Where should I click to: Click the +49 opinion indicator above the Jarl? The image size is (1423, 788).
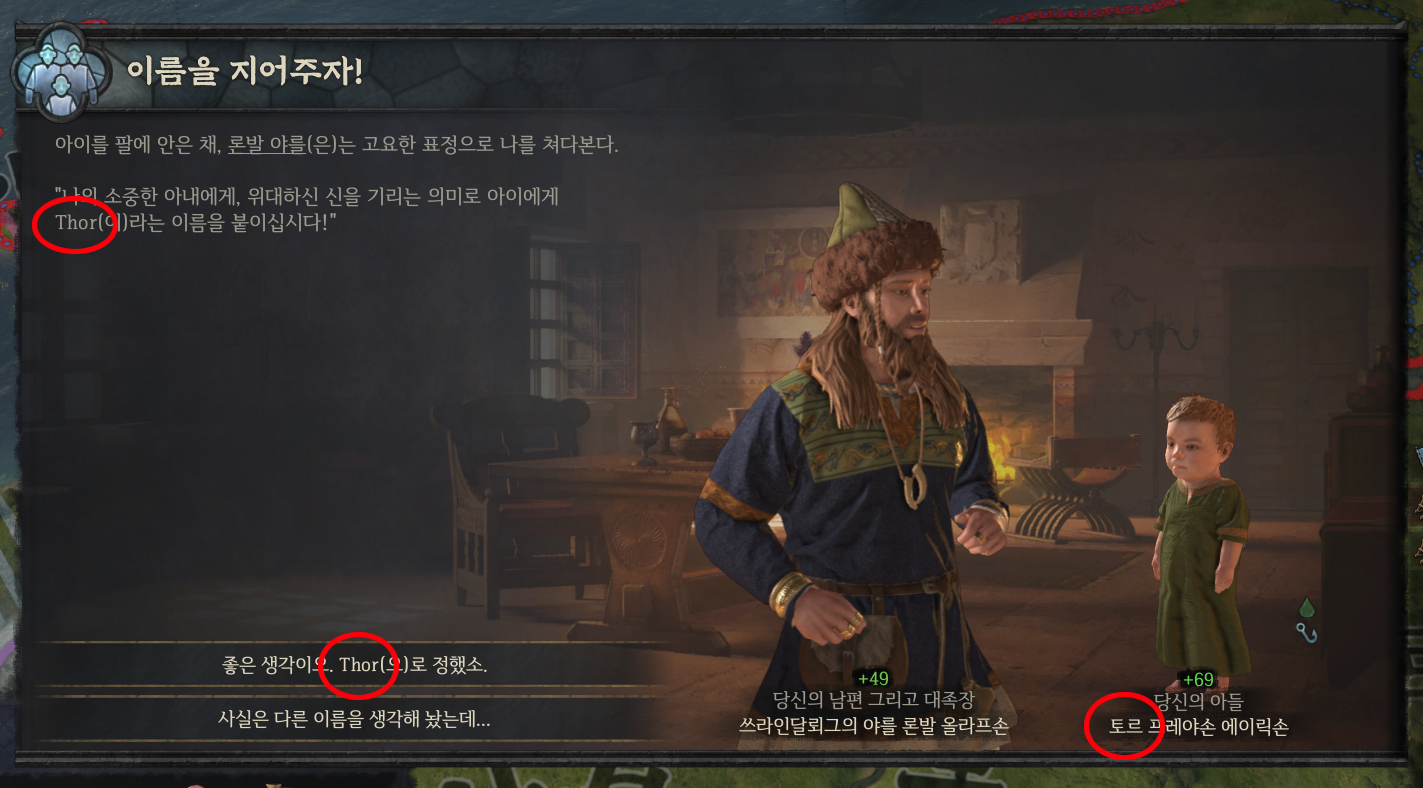tap(873, 678)
